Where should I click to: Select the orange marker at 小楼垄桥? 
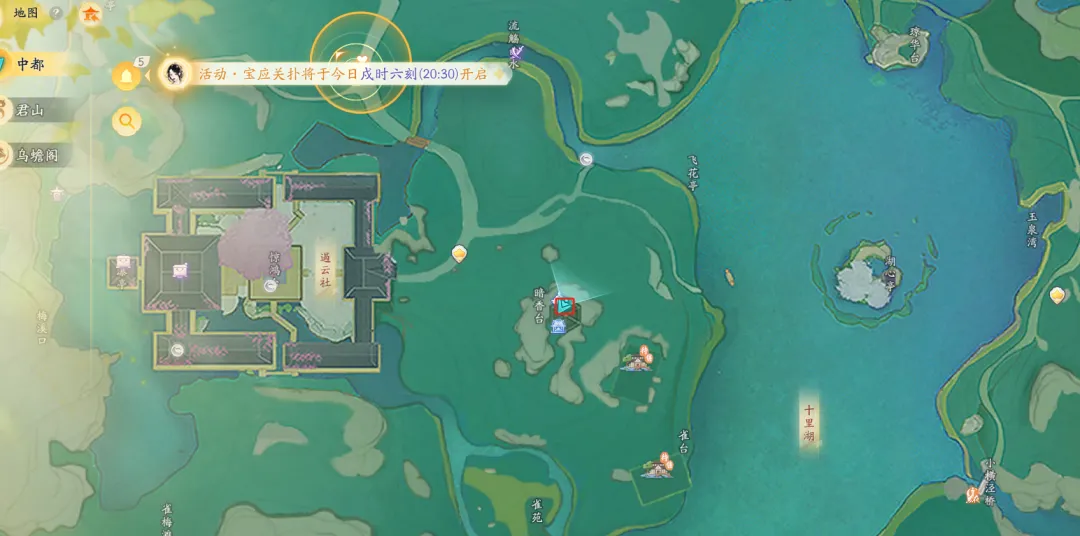click(972, 493)
